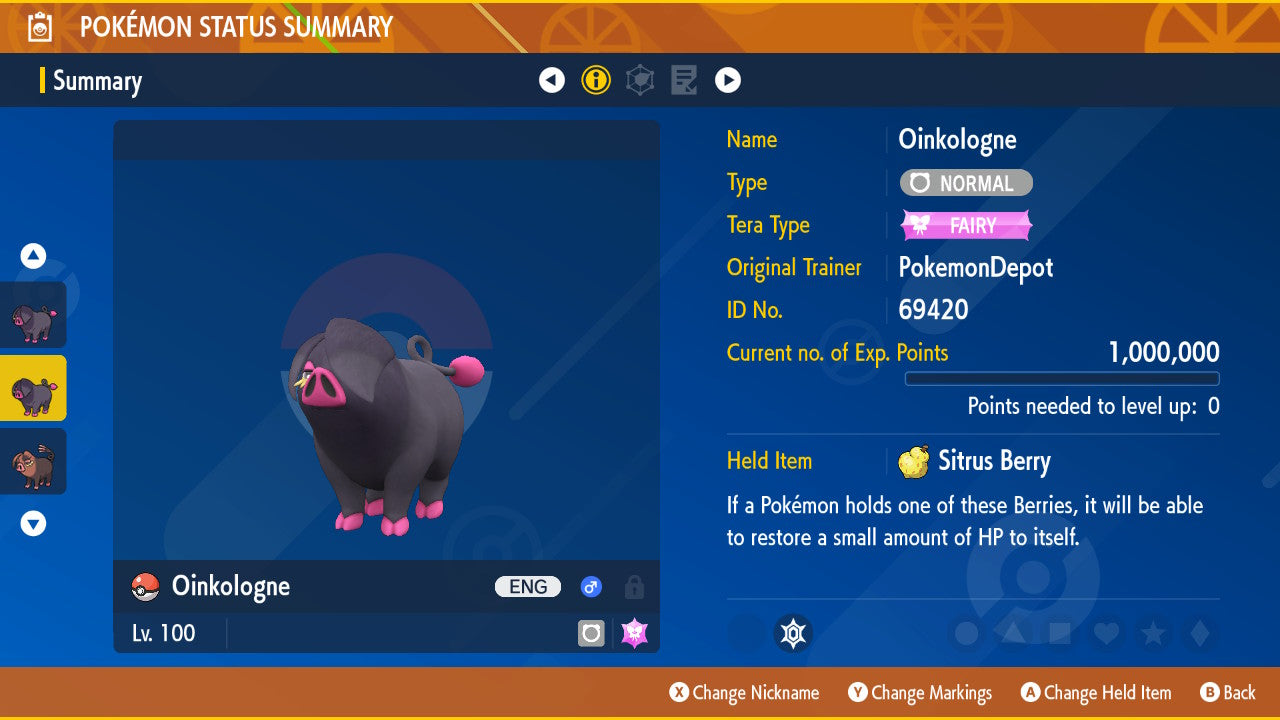1280x720 pixels.
Task: Switch to the hexagon stats page tab
Action: (640, 80)
